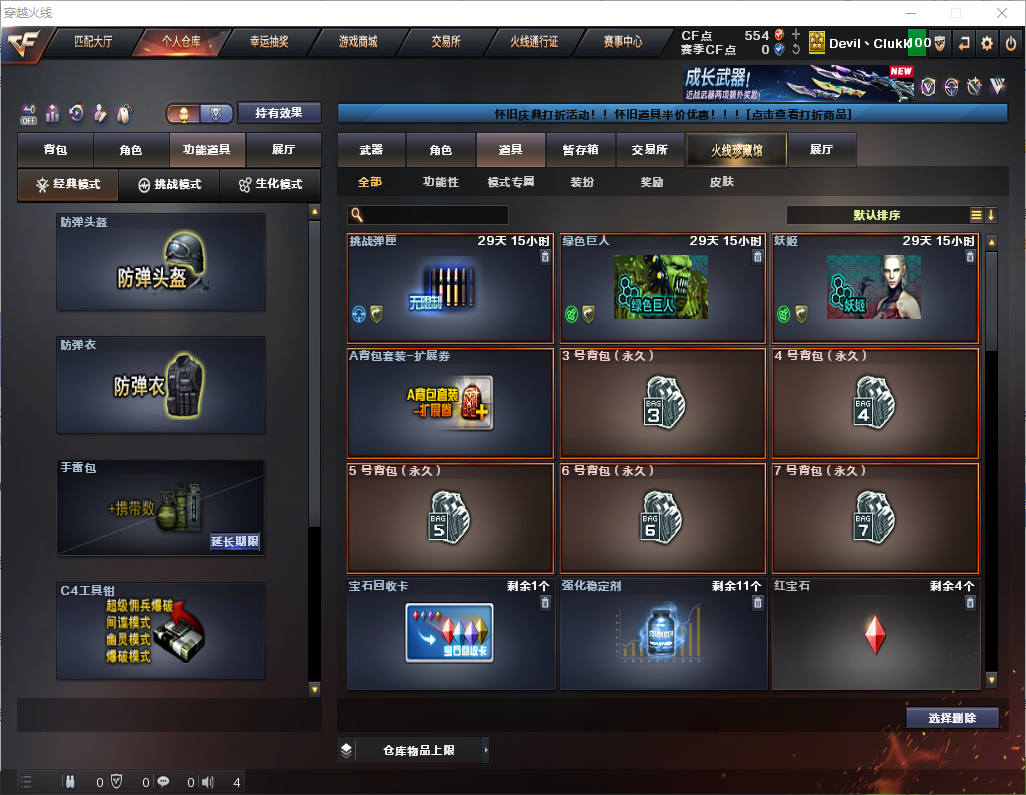Click the 持有效果 button
This screenshot has height=795, width=1026.
[279, 113]
